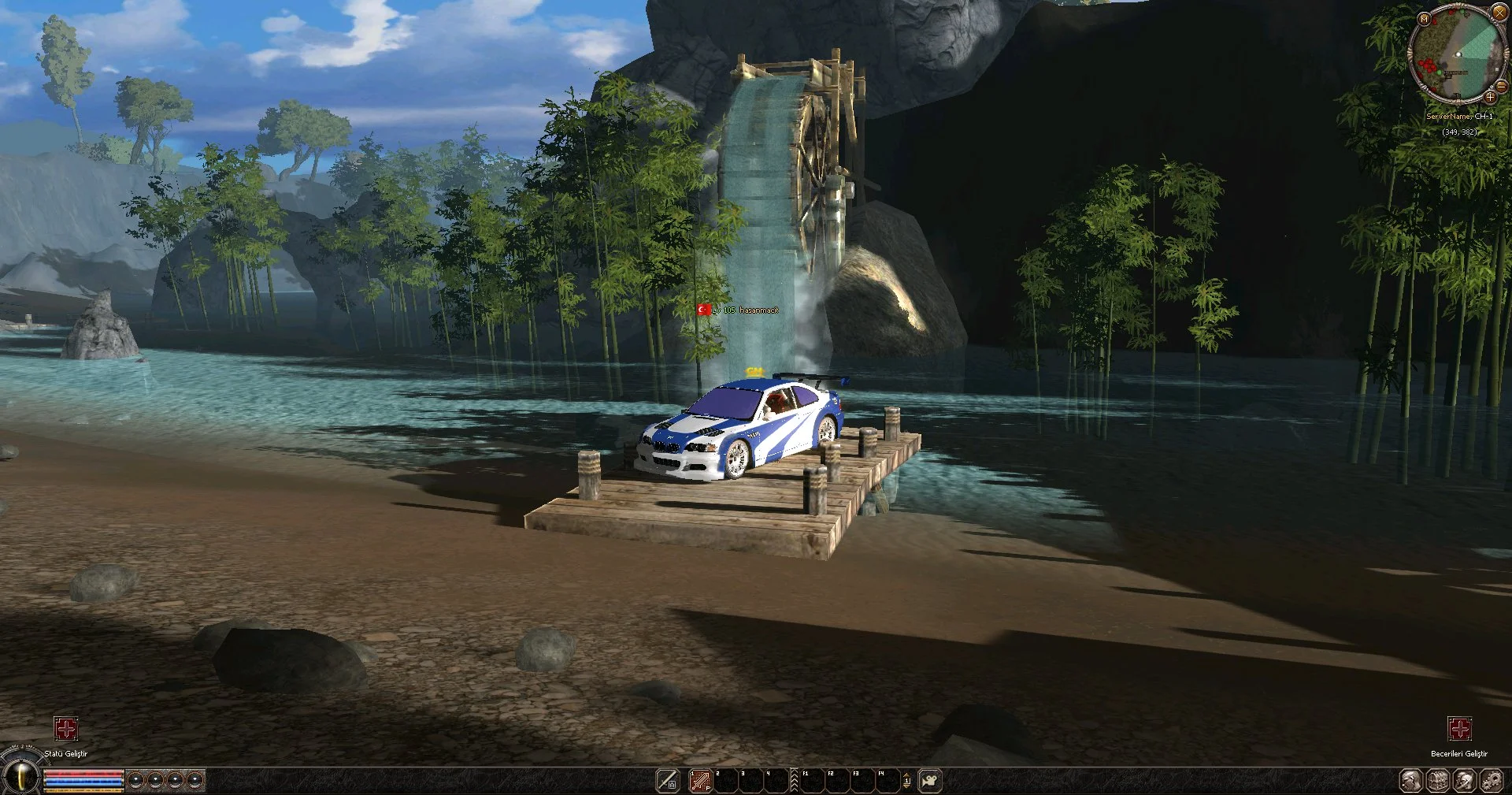Click on the circular minimap
The height and width of the screenshot is (795, 1512).
click(x=1457, y=55)
